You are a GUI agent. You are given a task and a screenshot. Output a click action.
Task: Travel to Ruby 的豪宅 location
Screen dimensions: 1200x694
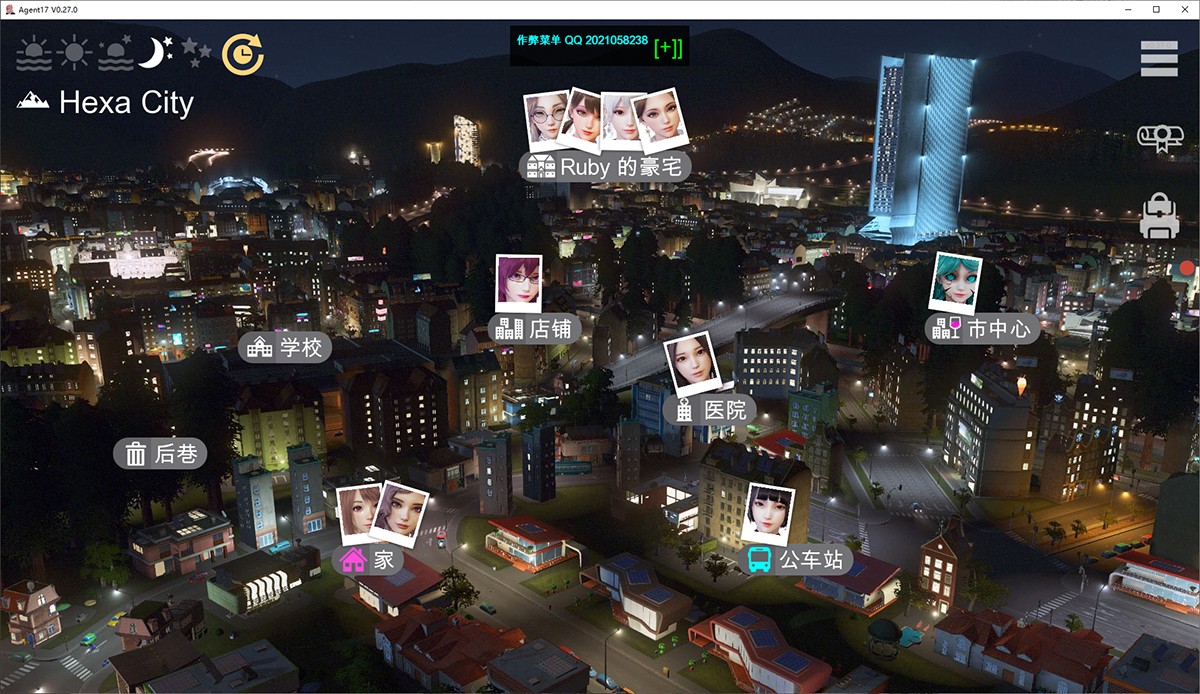(x=607, y=166)
